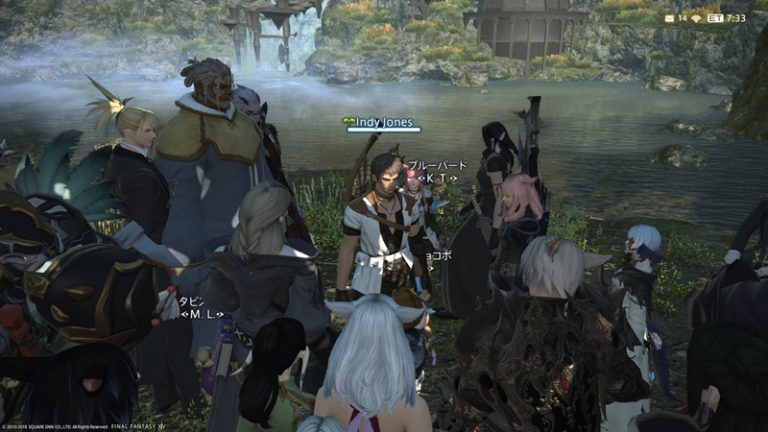768x432 pixels.
Task: Select the タビ <M.L.> nameplate
Action: click(x=201, y=307)
